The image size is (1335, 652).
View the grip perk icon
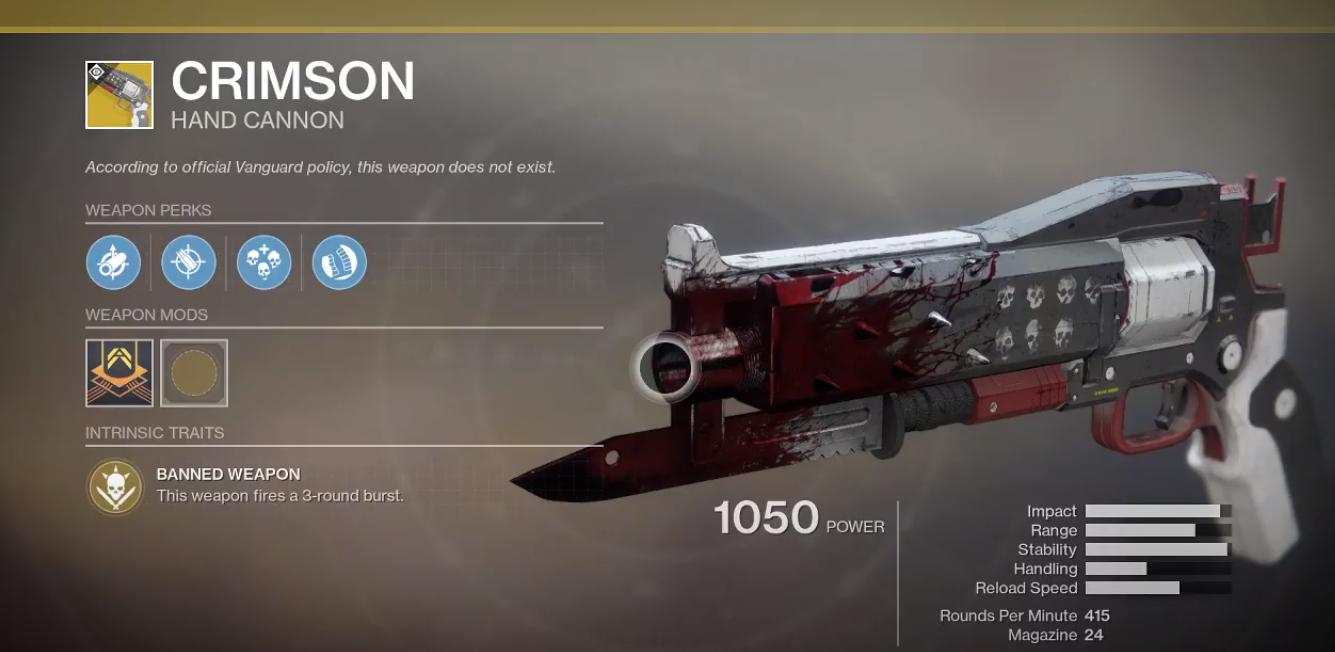(x=339, y=263)
